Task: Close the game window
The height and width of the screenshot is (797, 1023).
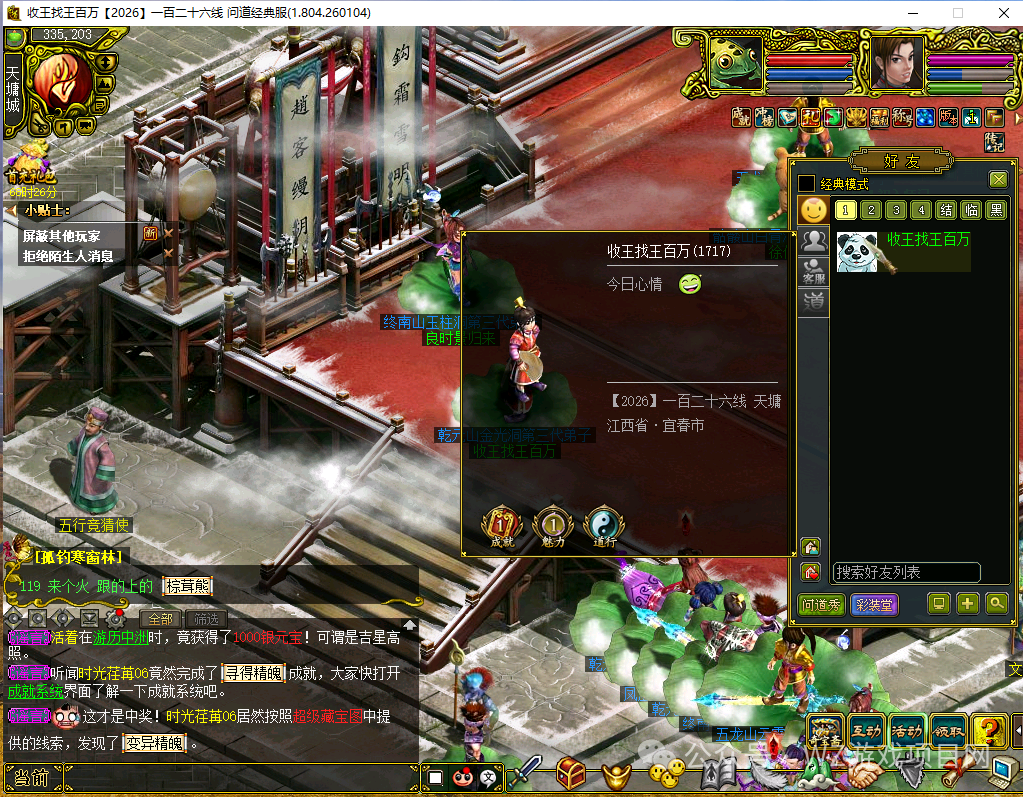Action: point(1000,13)
